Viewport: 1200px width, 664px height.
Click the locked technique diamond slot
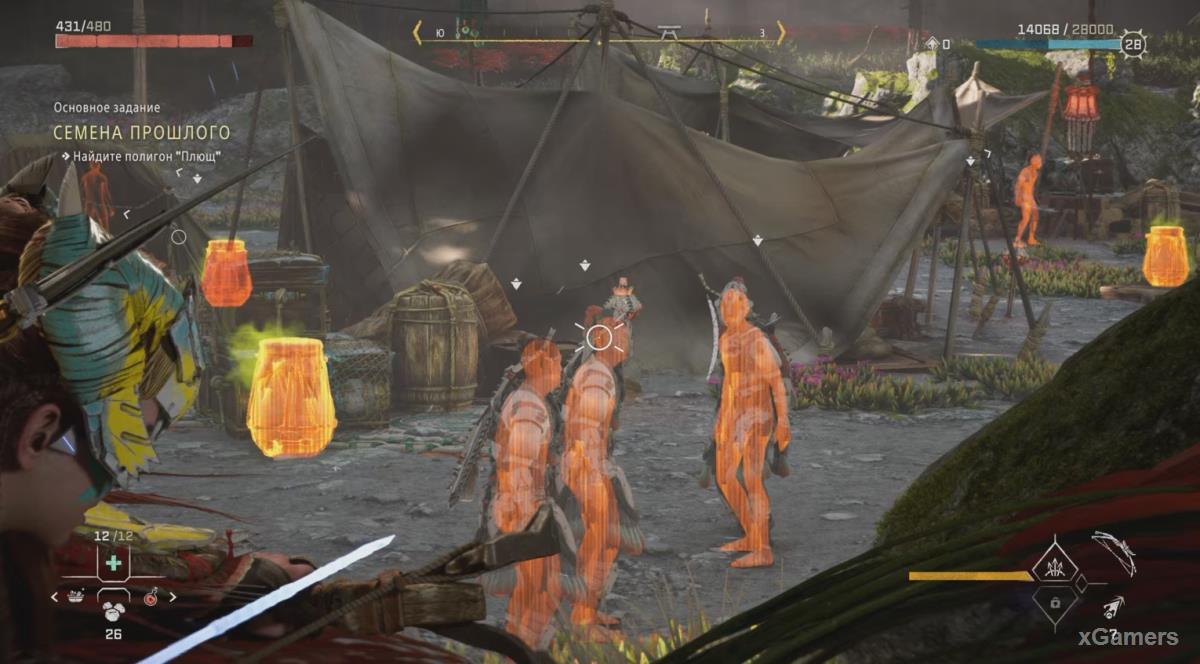click(1056, 604)
